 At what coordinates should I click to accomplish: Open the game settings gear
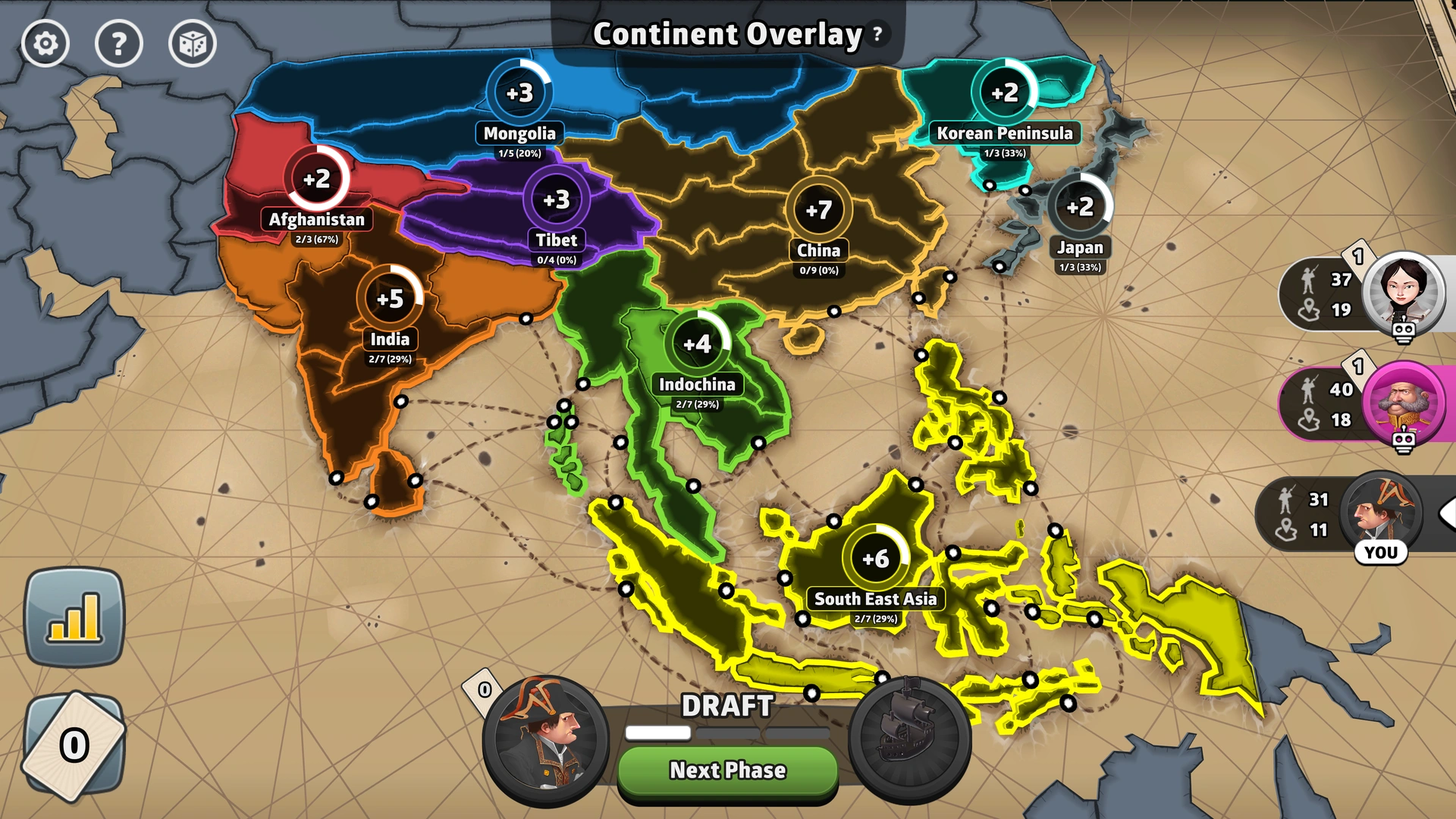pos(45,44)
